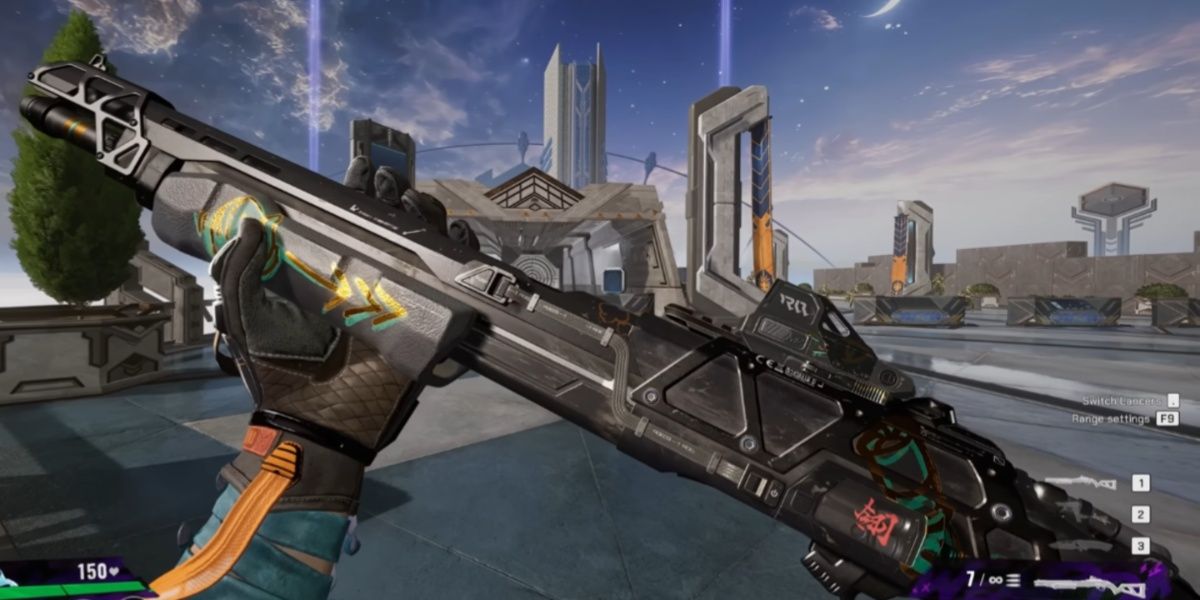
Task: Select the shotgun in weapon slot 1
Action: [x=1080, y=484]
